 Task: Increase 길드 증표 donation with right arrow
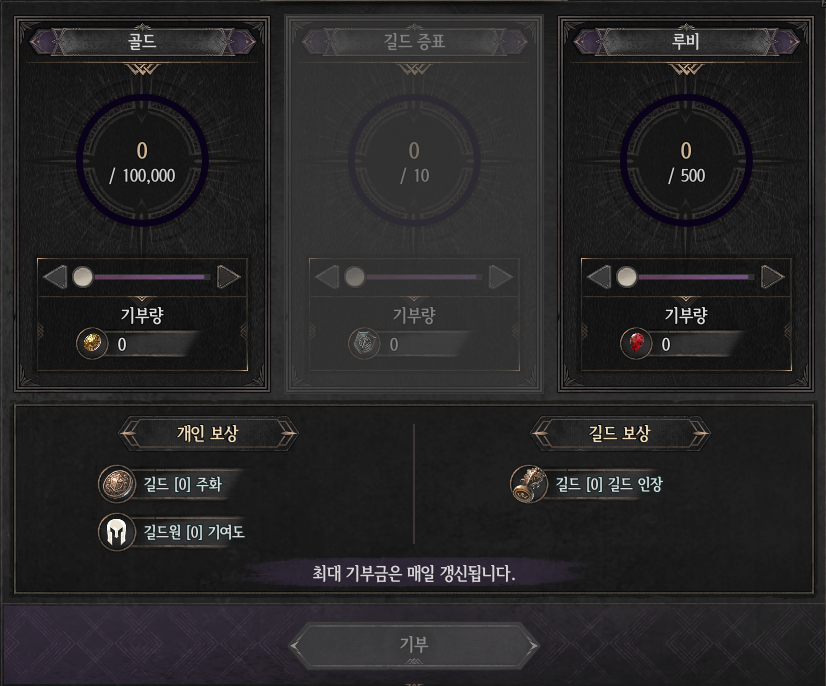[x=500, y=276]
